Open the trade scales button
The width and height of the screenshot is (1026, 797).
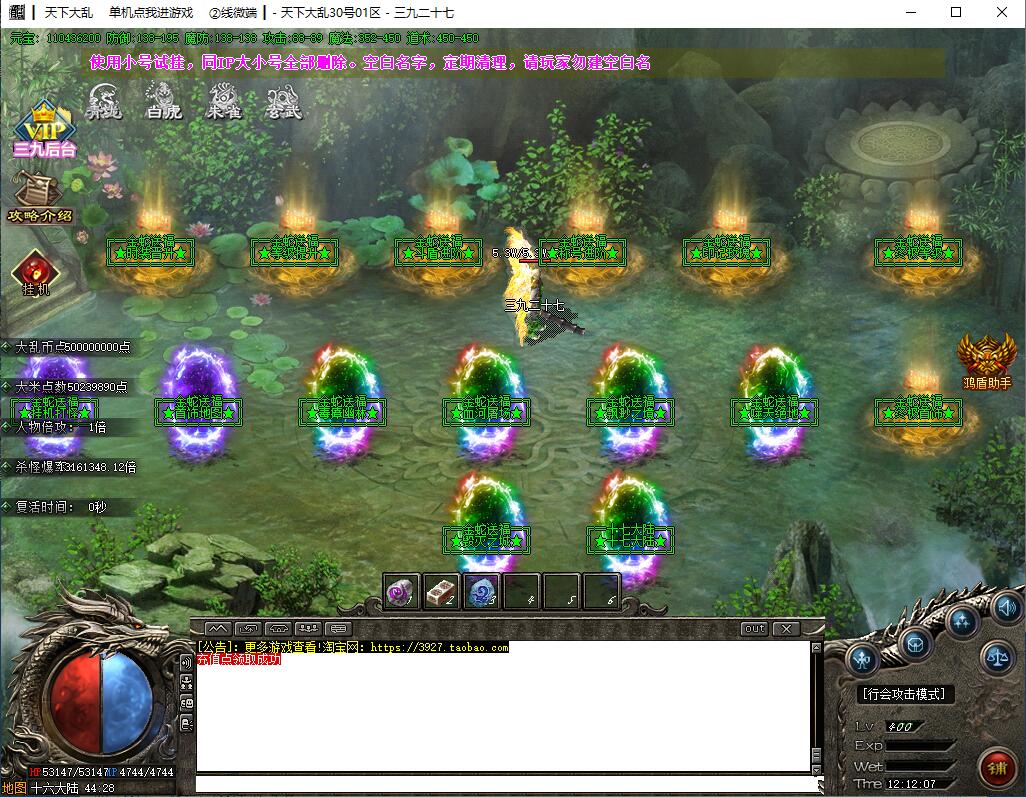[997, 658]
